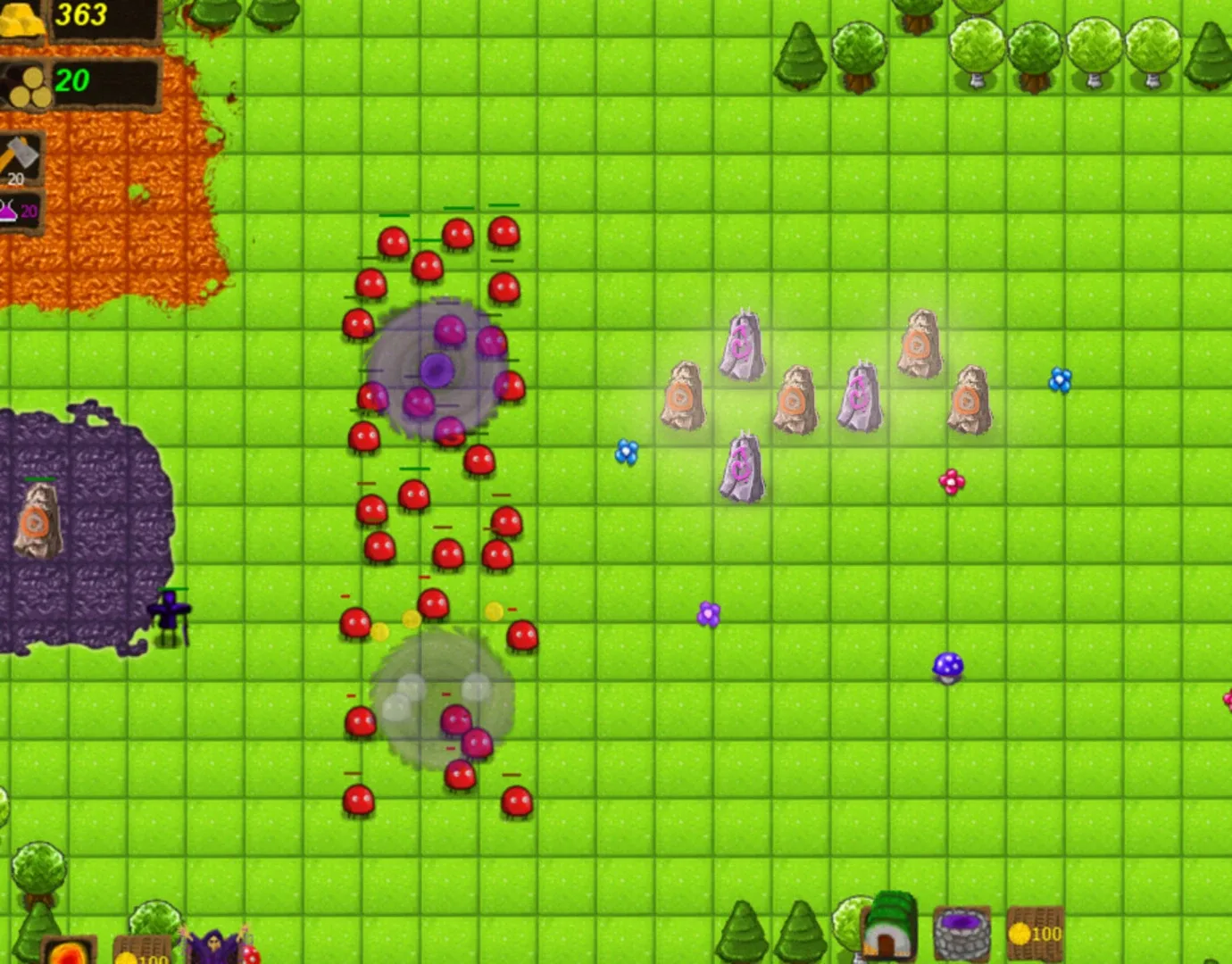The height and width of the screenshot is (964, 1232).
Task: Click the pink flower near the towers
Action: (952, 482)
